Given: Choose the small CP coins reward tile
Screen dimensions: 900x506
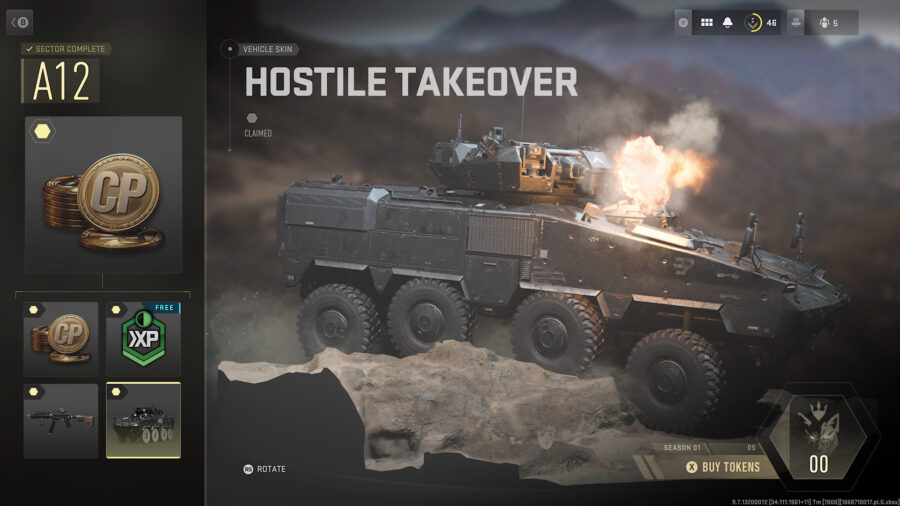Looking at the screenshot, I should (x=61, y=339).
